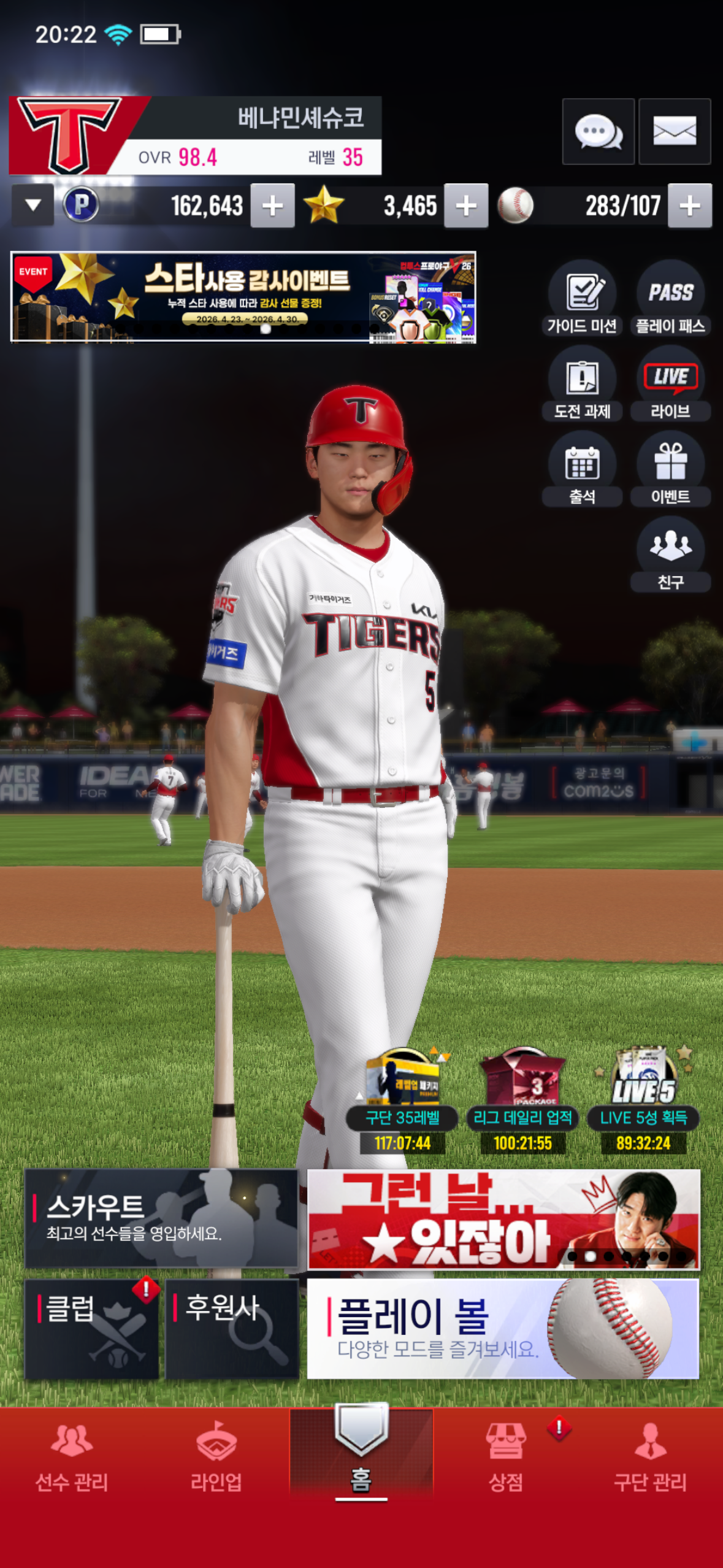The height and width of the screenshot is (1568, 723).
Task: Open the mailbox envelope icon
Action: point(674,131)
